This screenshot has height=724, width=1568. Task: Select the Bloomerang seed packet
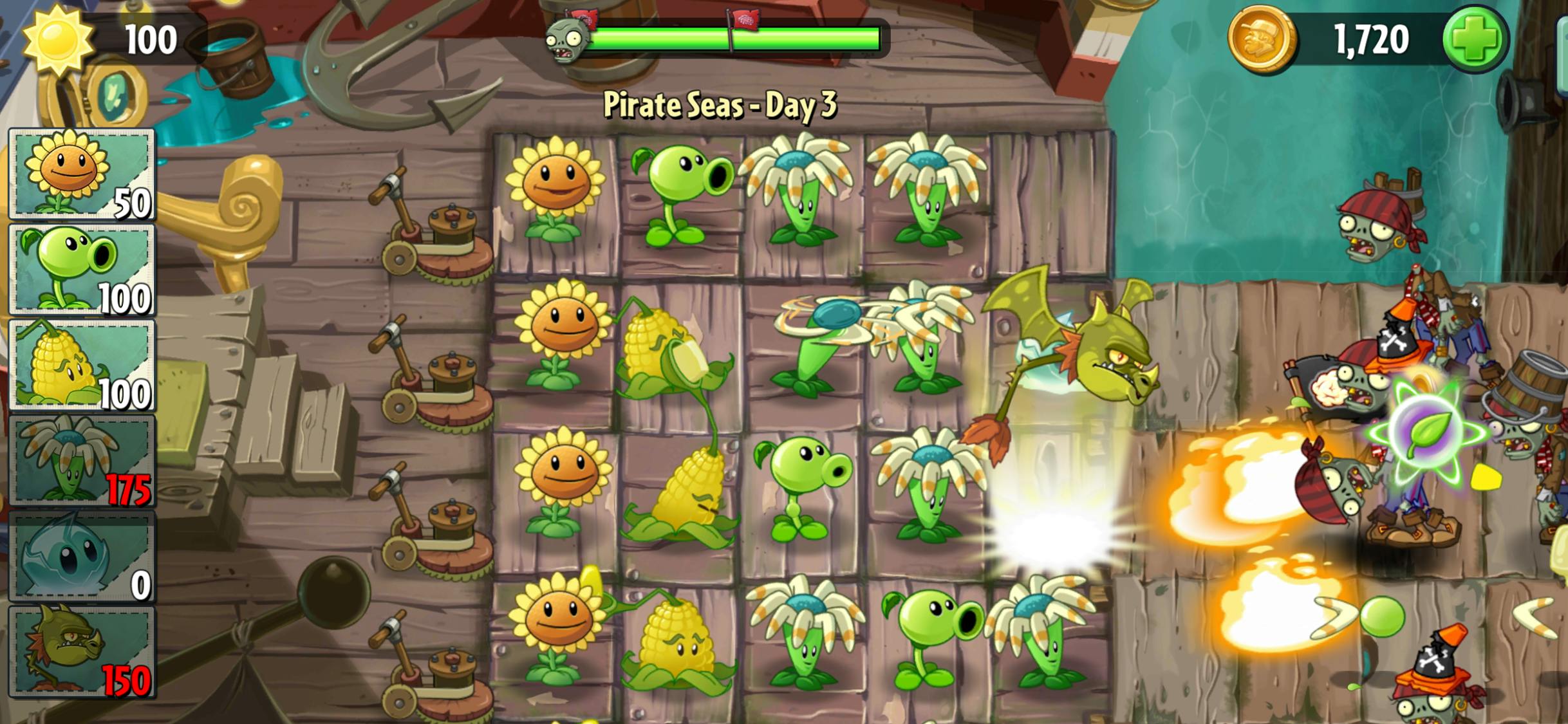82,459
